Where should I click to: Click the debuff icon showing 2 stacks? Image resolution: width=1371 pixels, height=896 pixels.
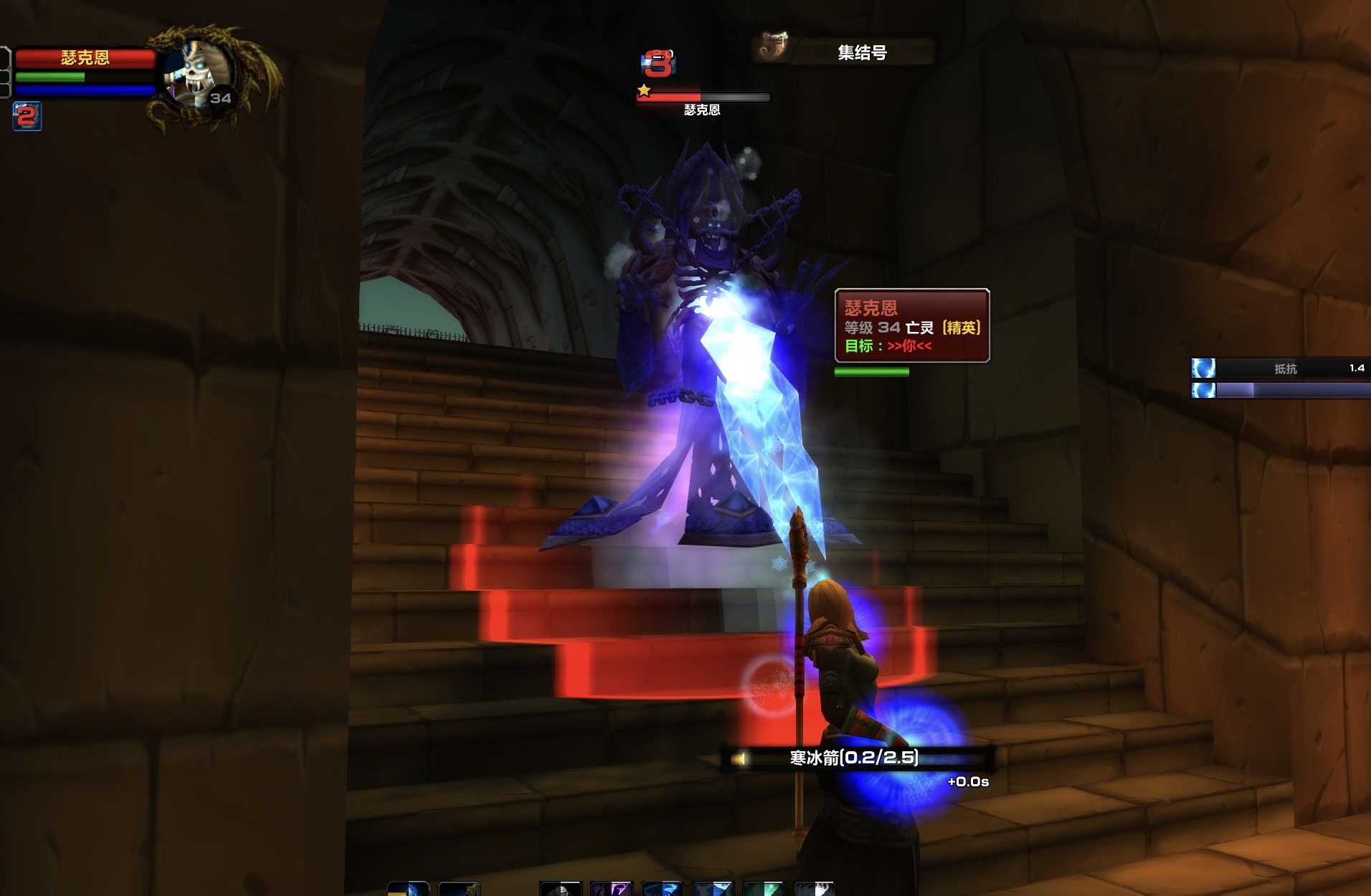27,116
